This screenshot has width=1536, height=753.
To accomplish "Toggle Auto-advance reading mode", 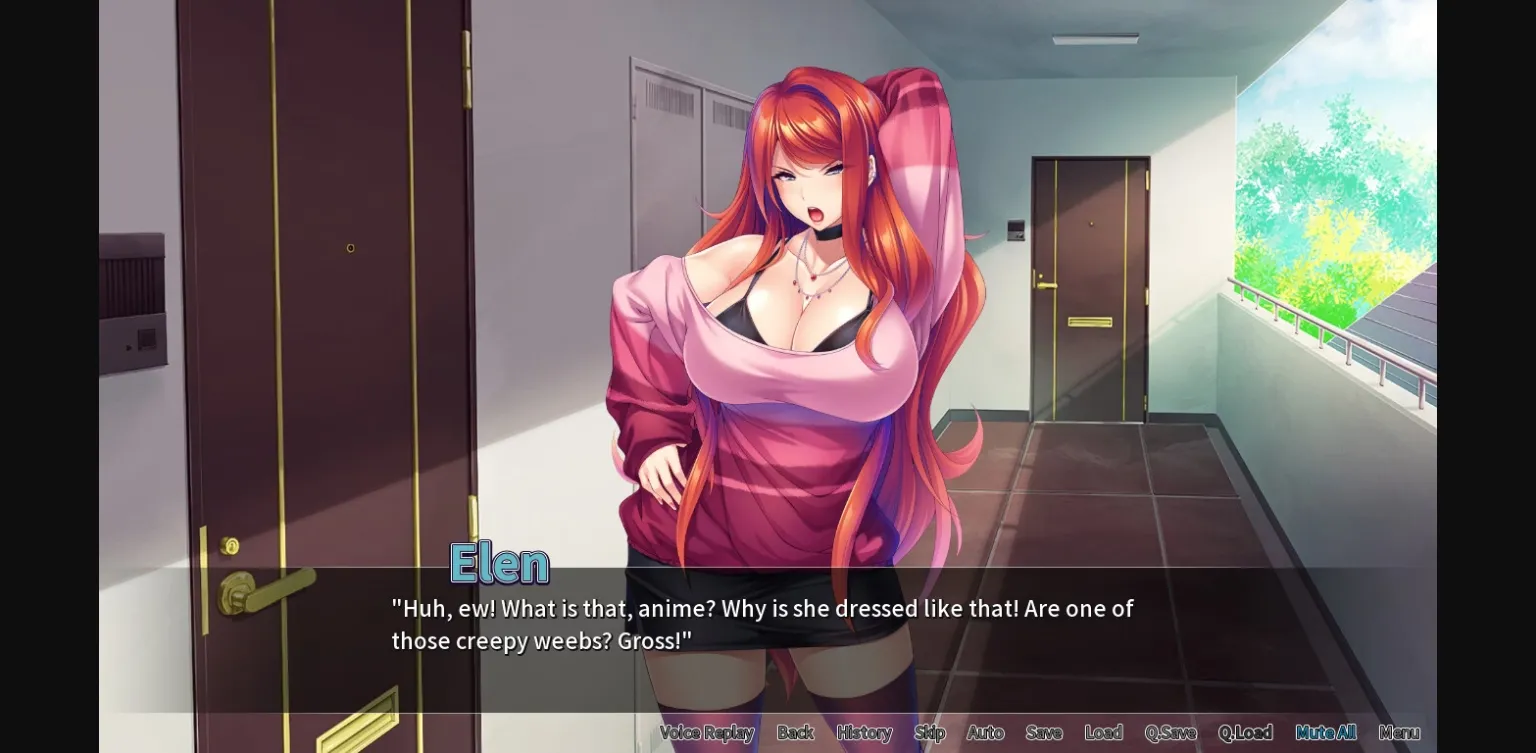I will click(x=986, y=732).
